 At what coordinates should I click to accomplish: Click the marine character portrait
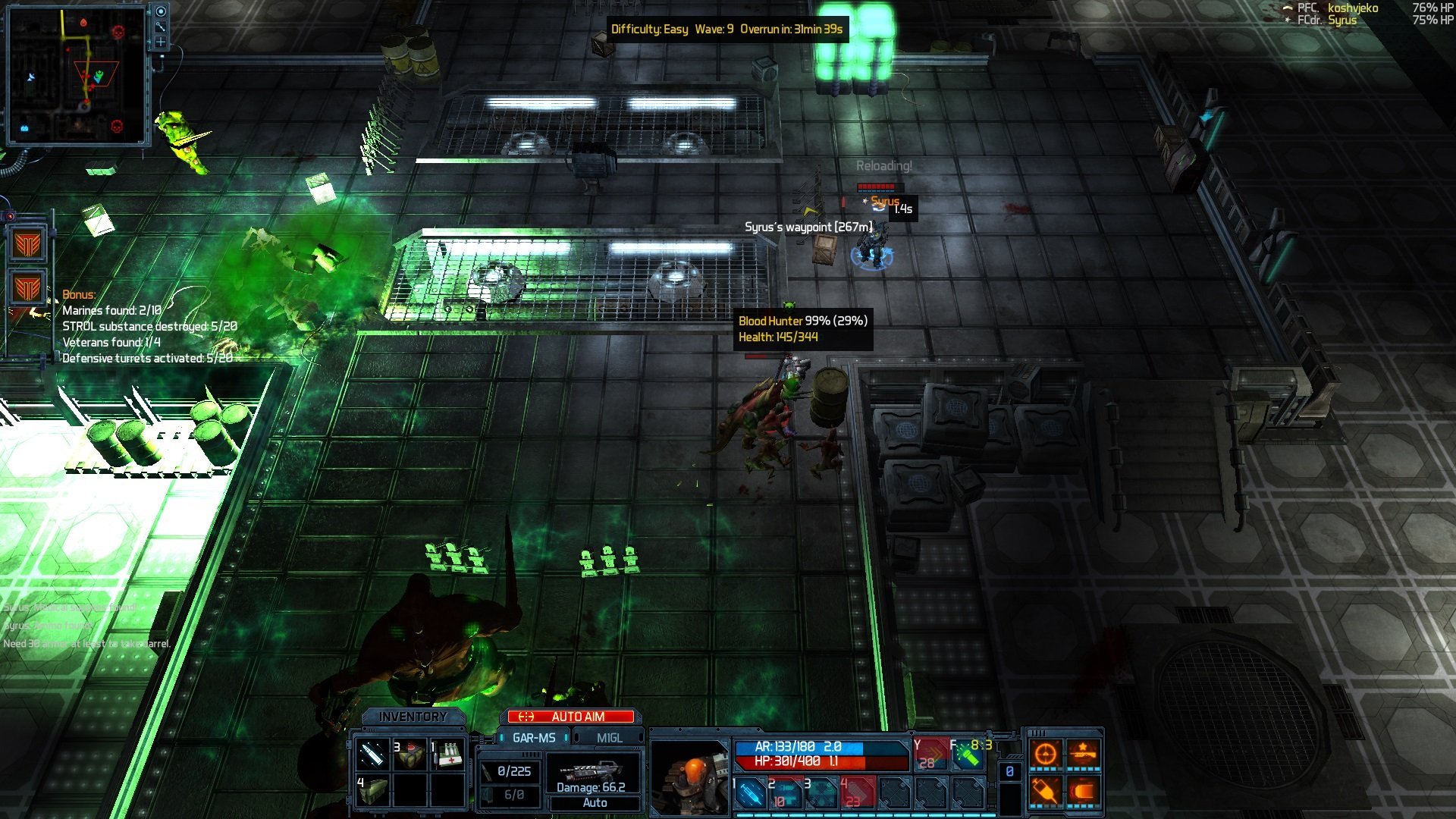(x=691, y=777)
